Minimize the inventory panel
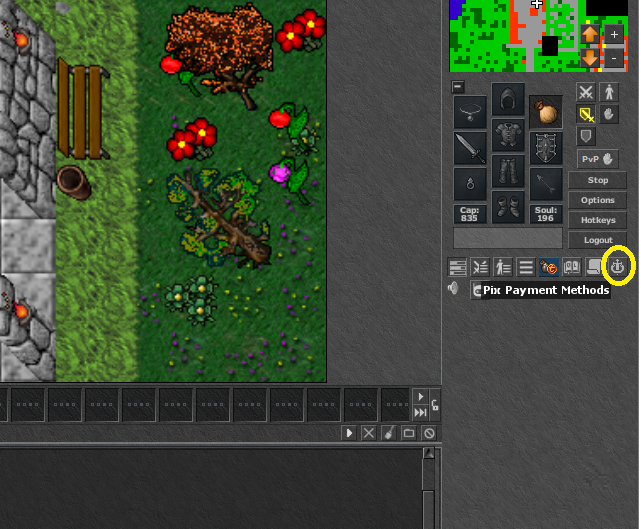Screen dimensions: 641x529 pyautogui.click(x=457, y=87)
